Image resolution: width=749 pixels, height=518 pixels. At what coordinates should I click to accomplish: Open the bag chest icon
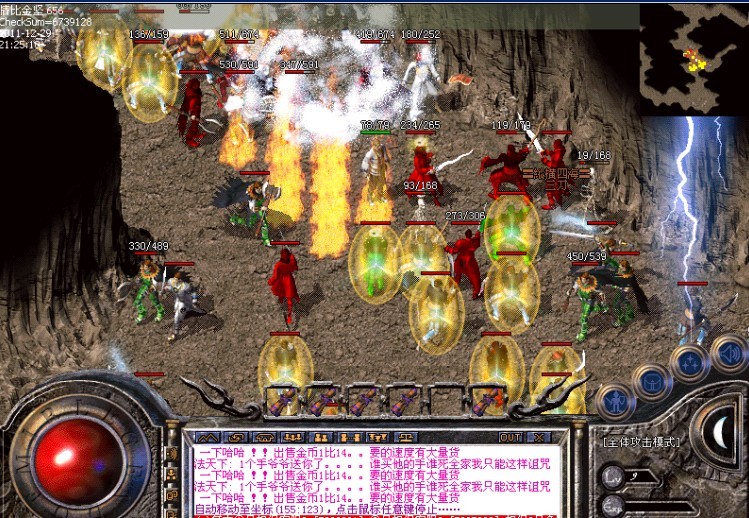(651, 381)
